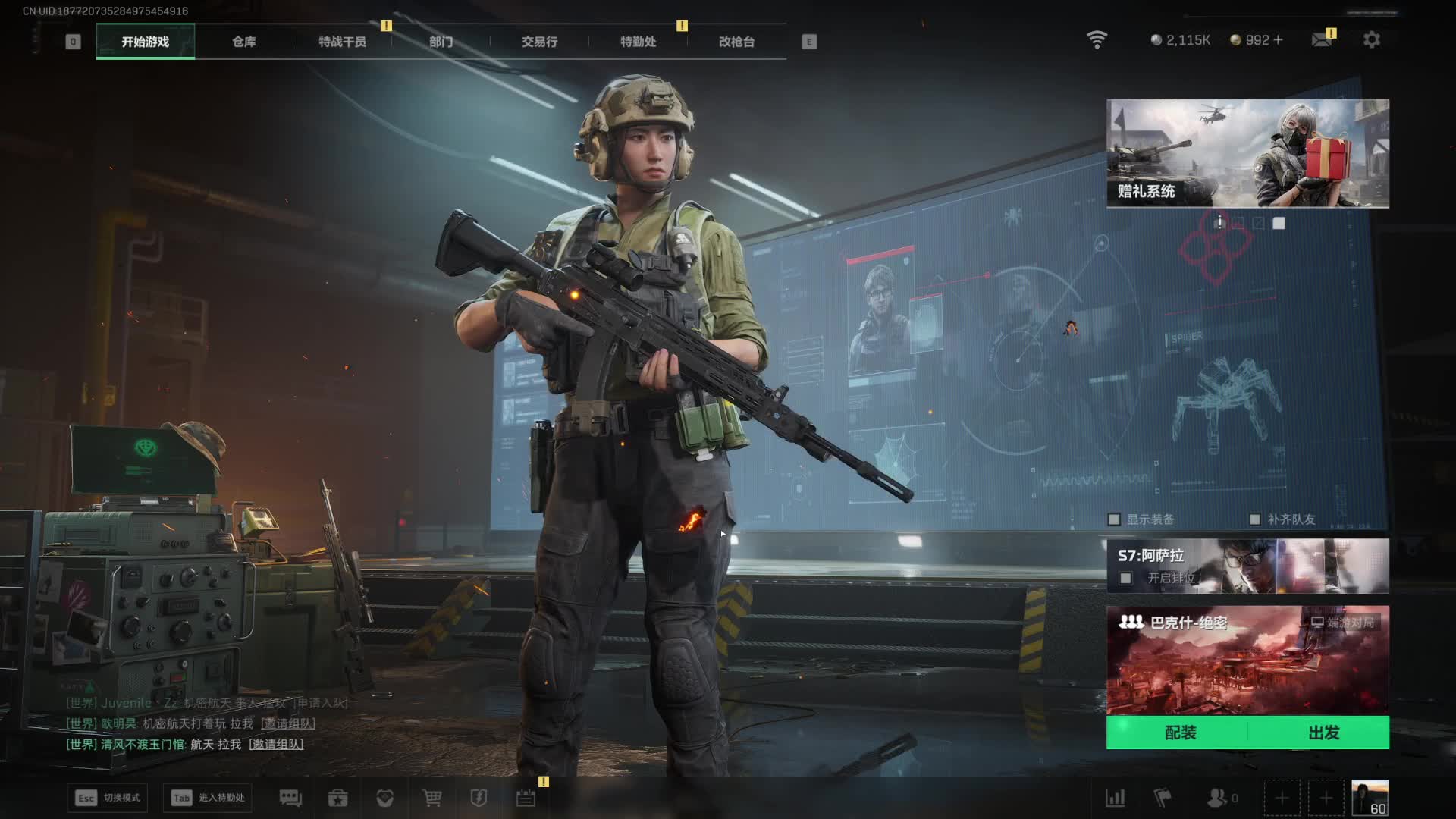Toggle the 显示装备 checkbox

(x=1114, y=519)
